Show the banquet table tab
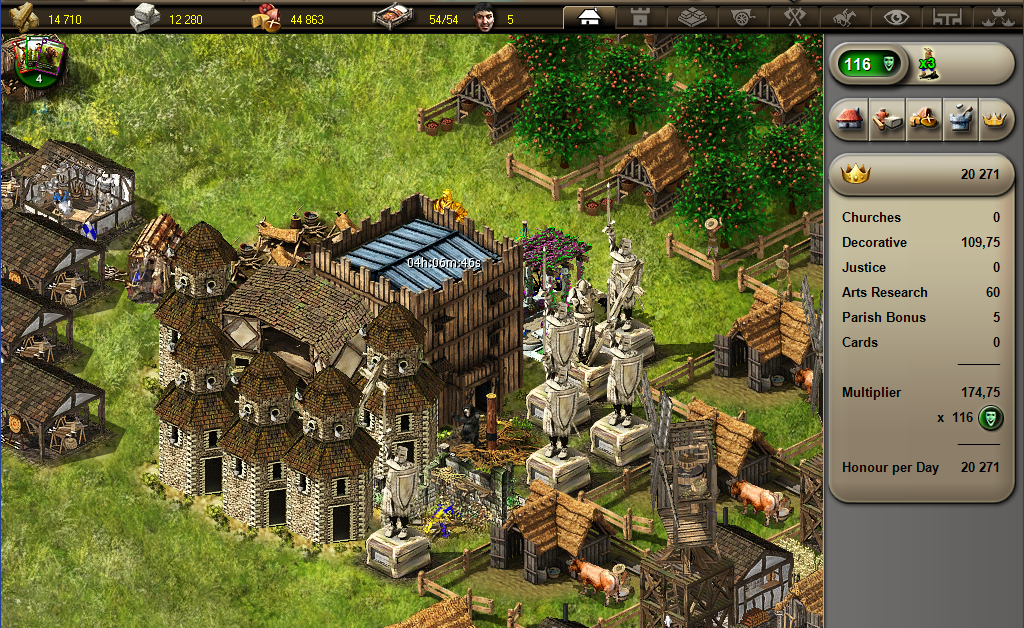This screenshot has height=628, width=1024. [946, 17]
